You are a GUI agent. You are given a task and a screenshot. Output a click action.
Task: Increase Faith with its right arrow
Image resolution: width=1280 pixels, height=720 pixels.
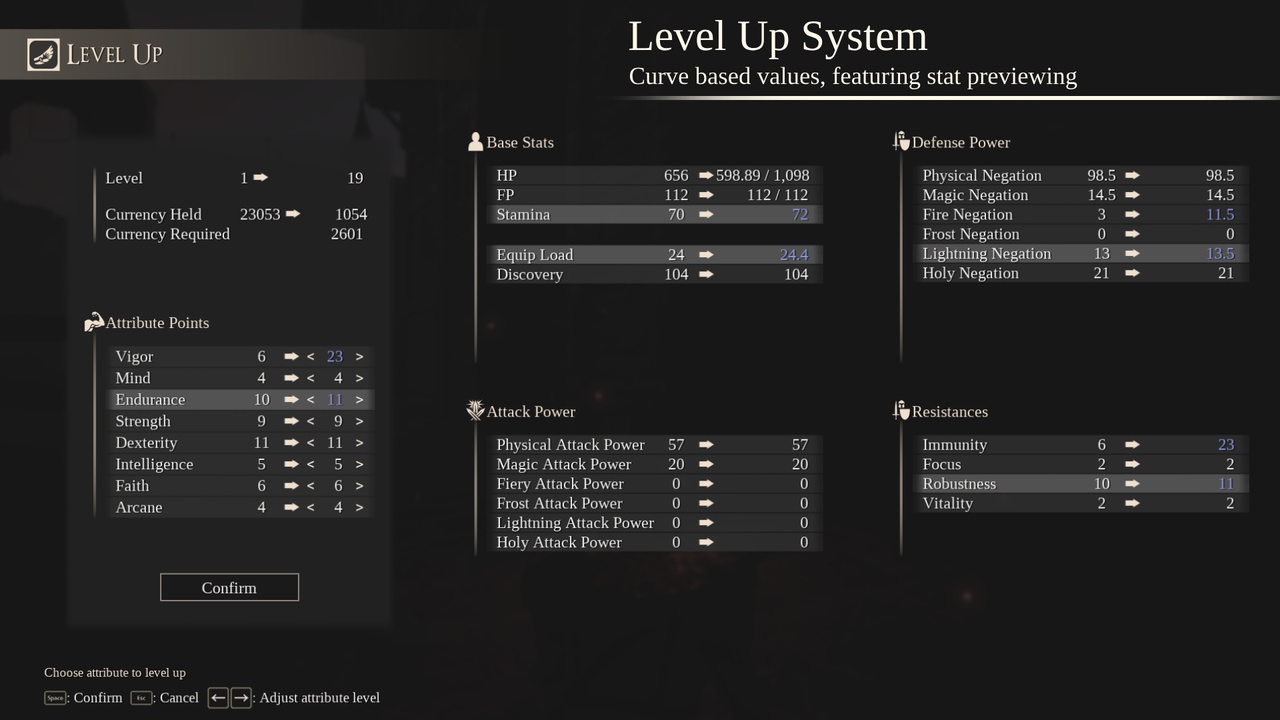pyautogui.click(x=359, y=485)
